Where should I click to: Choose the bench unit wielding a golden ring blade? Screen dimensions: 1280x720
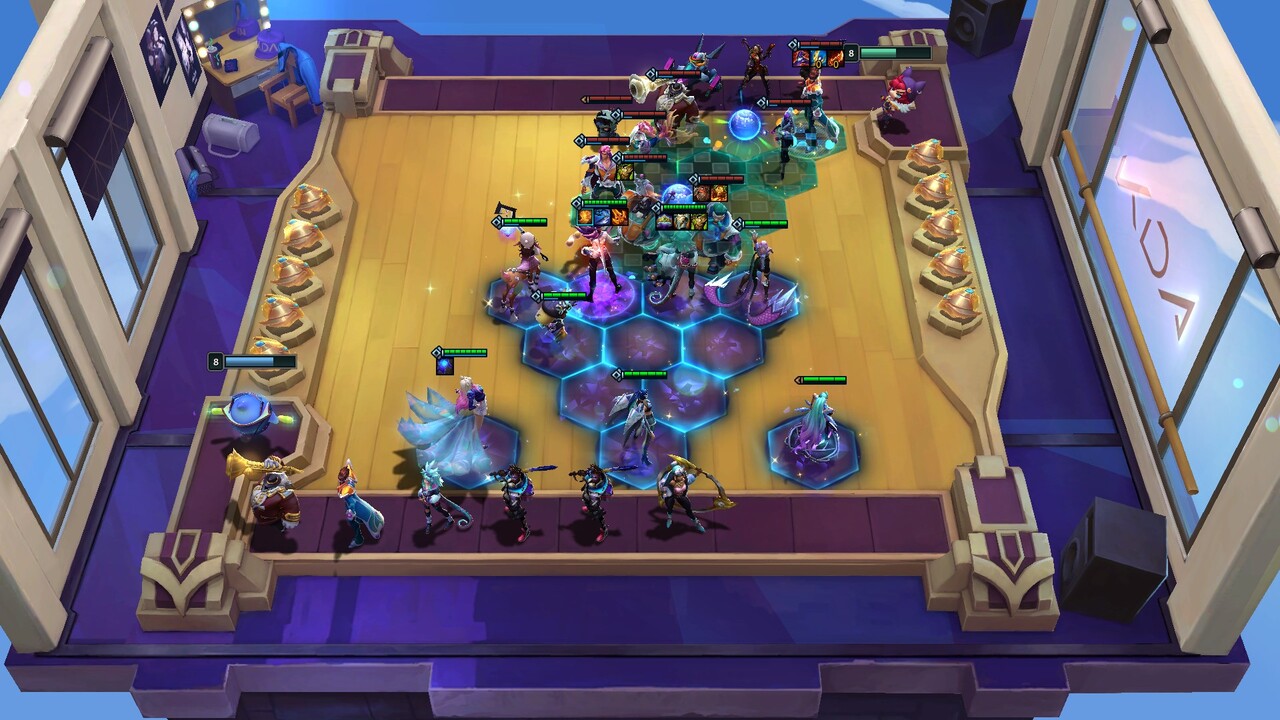pyautogui.click(x=680, y=493)
